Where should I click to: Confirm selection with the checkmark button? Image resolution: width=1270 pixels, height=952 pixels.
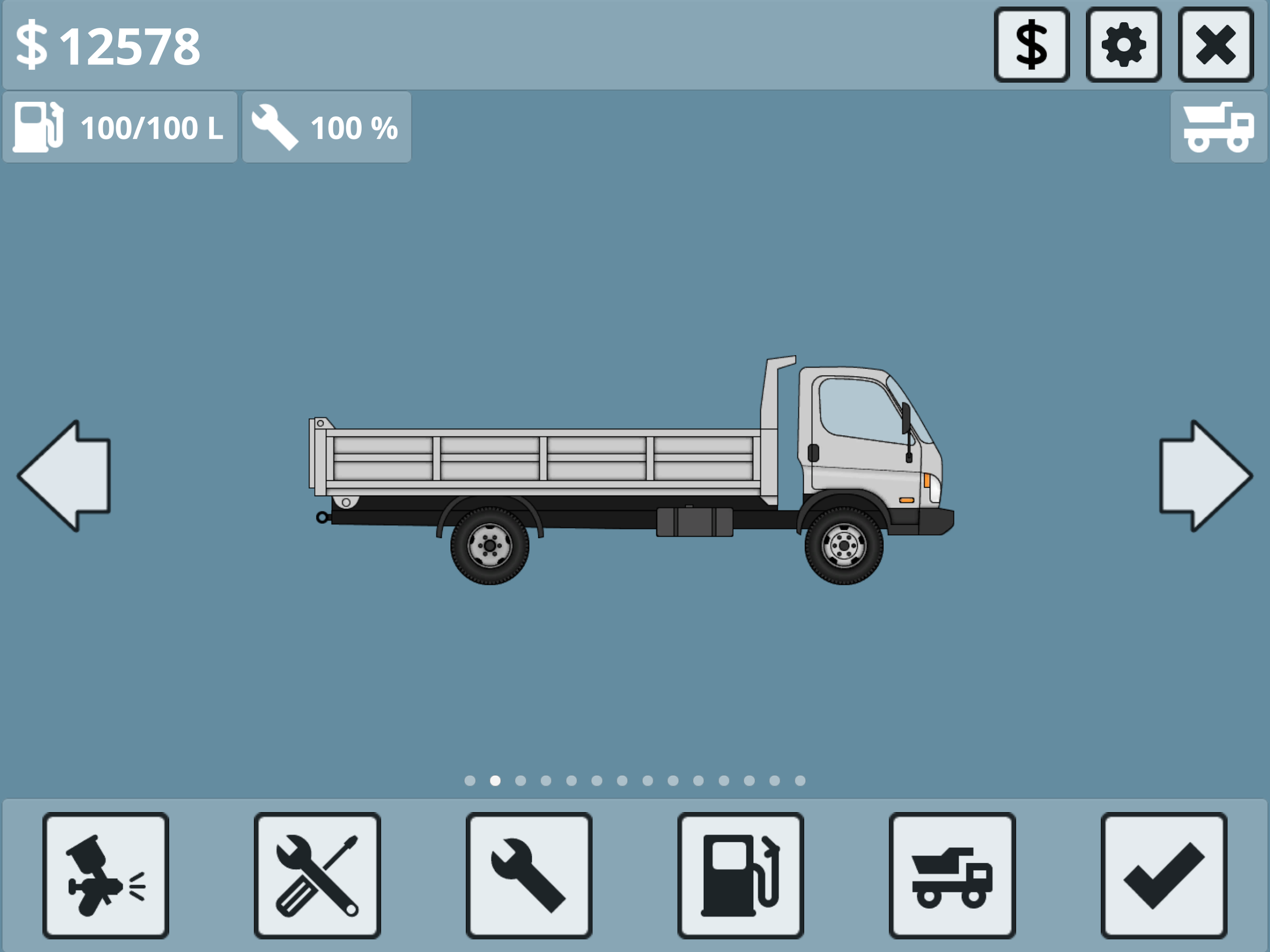(1164, 875)
